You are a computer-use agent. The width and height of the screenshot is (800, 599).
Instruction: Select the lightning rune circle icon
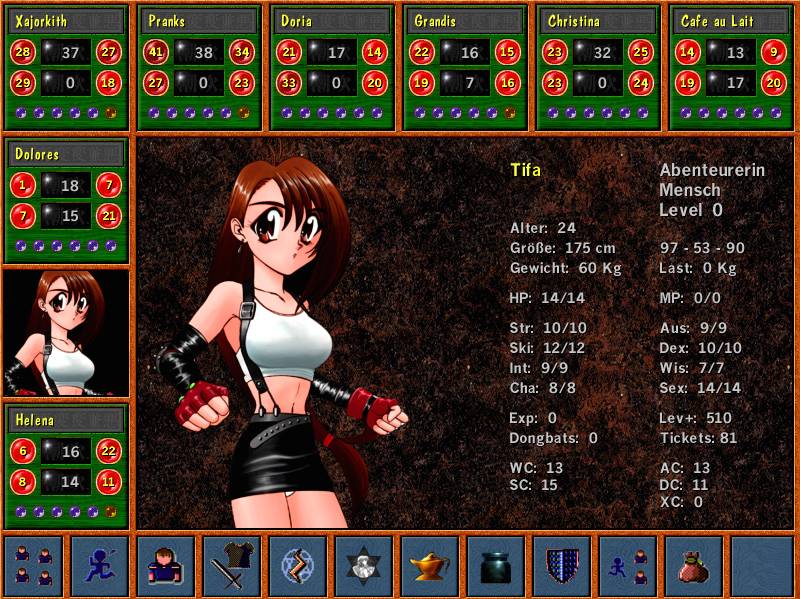(x=297, y=565)
